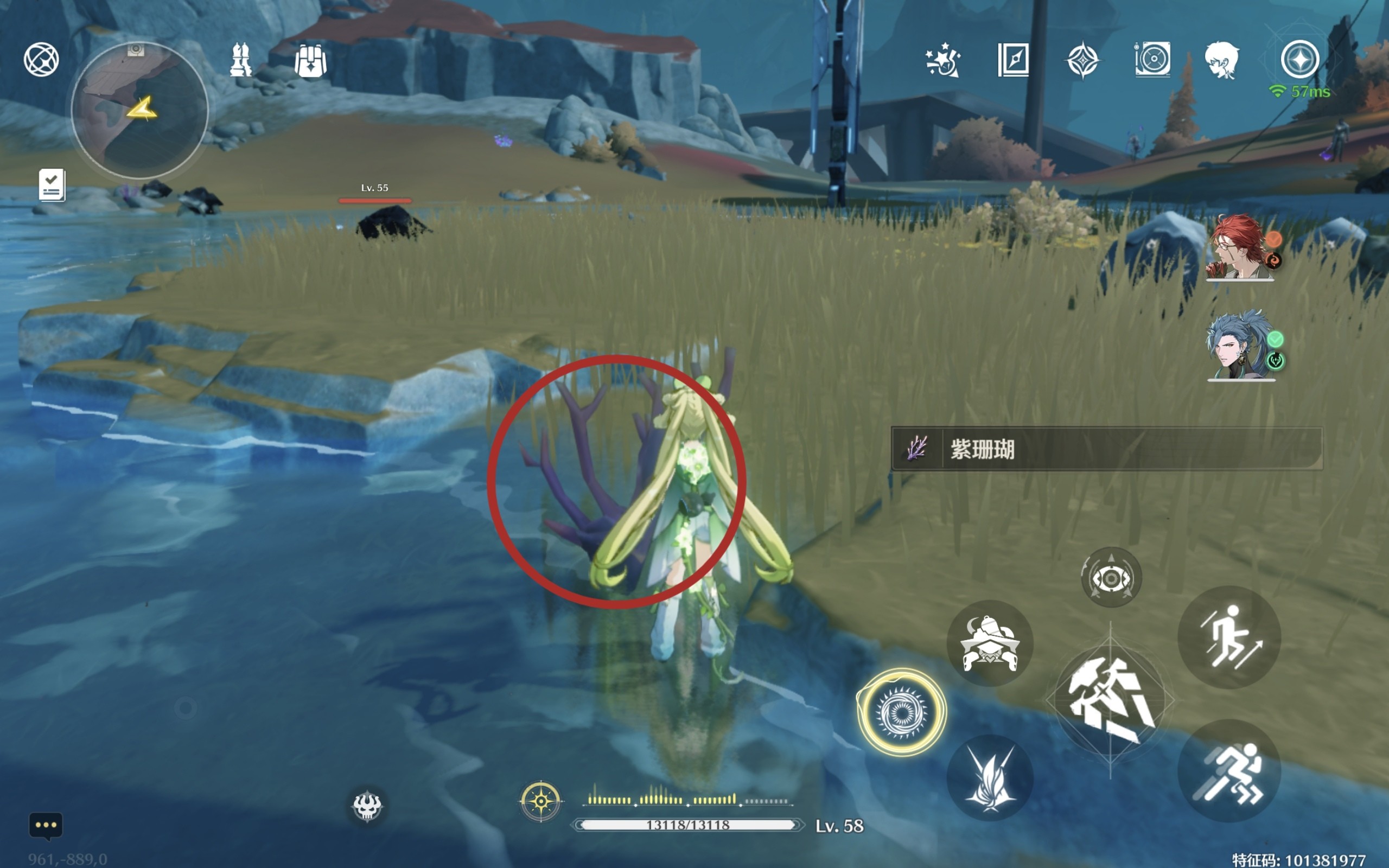1389x868 pixels.
Task: Switch to the red-haired party character
Action: (1239, 247)
